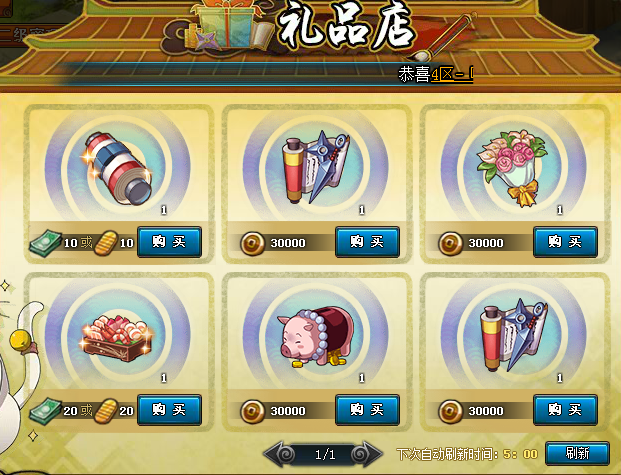The height and width of the screenshot is (475, 621).
Task: Buy the pink pig for 30000 coins
Action: click(367, 409)
